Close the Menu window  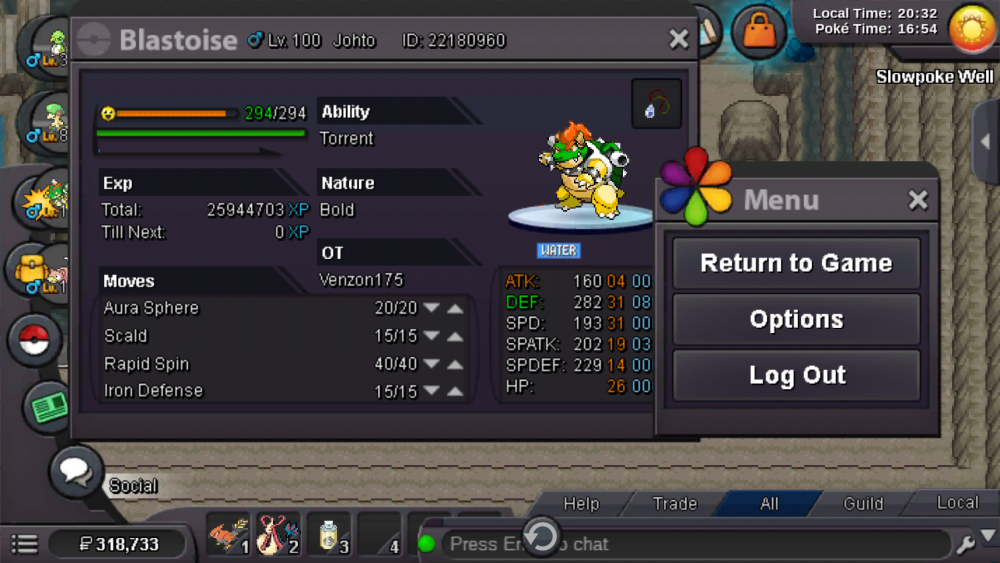tap(918, 200)
